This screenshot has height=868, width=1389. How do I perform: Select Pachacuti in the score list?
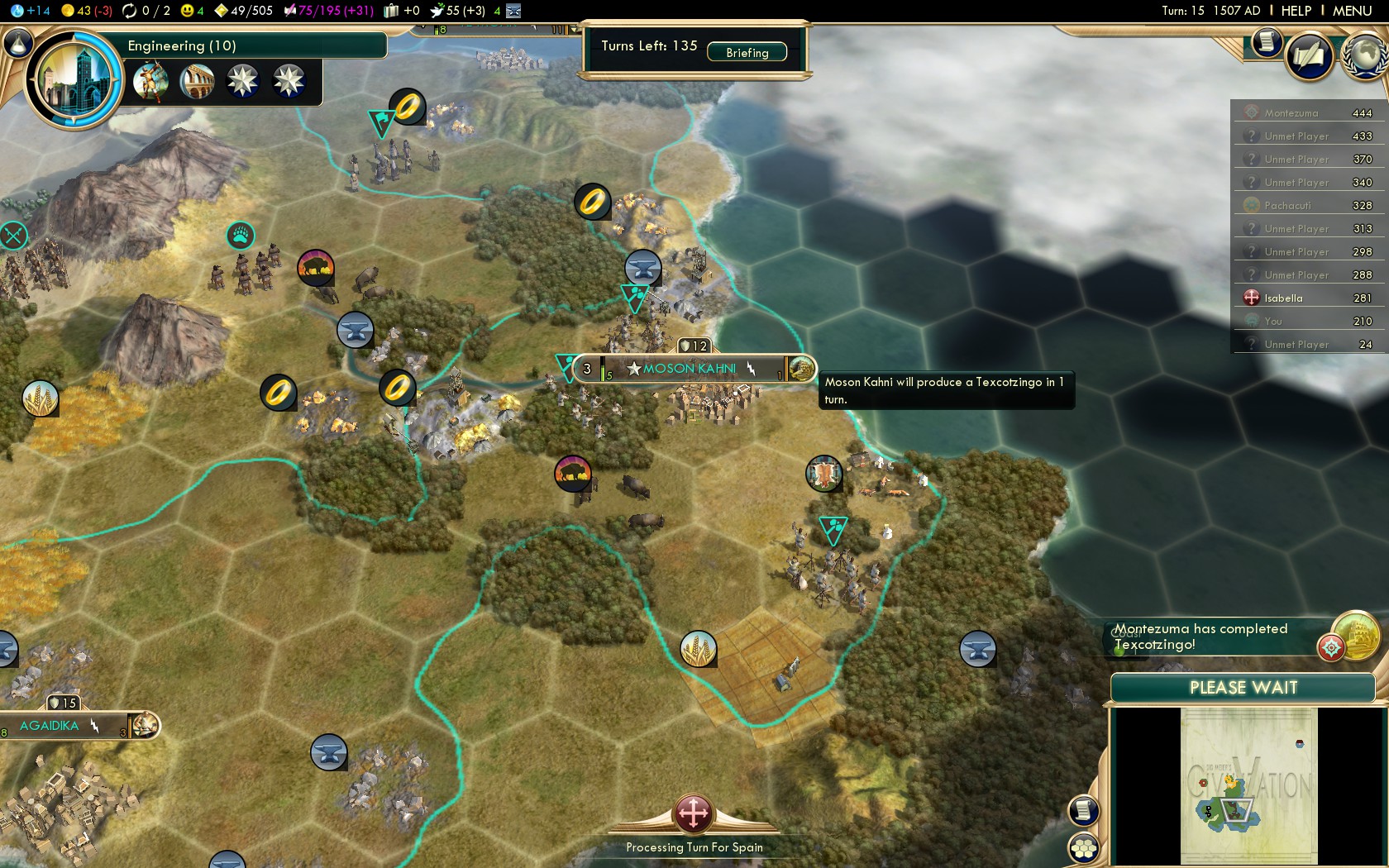tap(1287, 206)
